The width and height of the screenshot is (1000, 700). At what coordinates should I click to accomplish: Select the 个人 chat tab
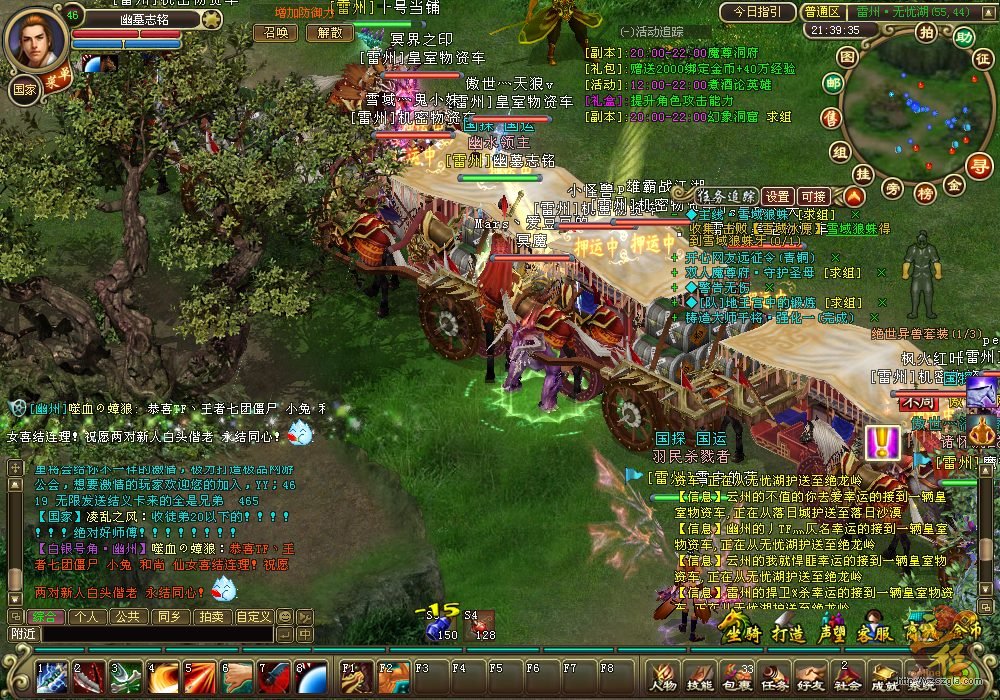click(85, 616)
